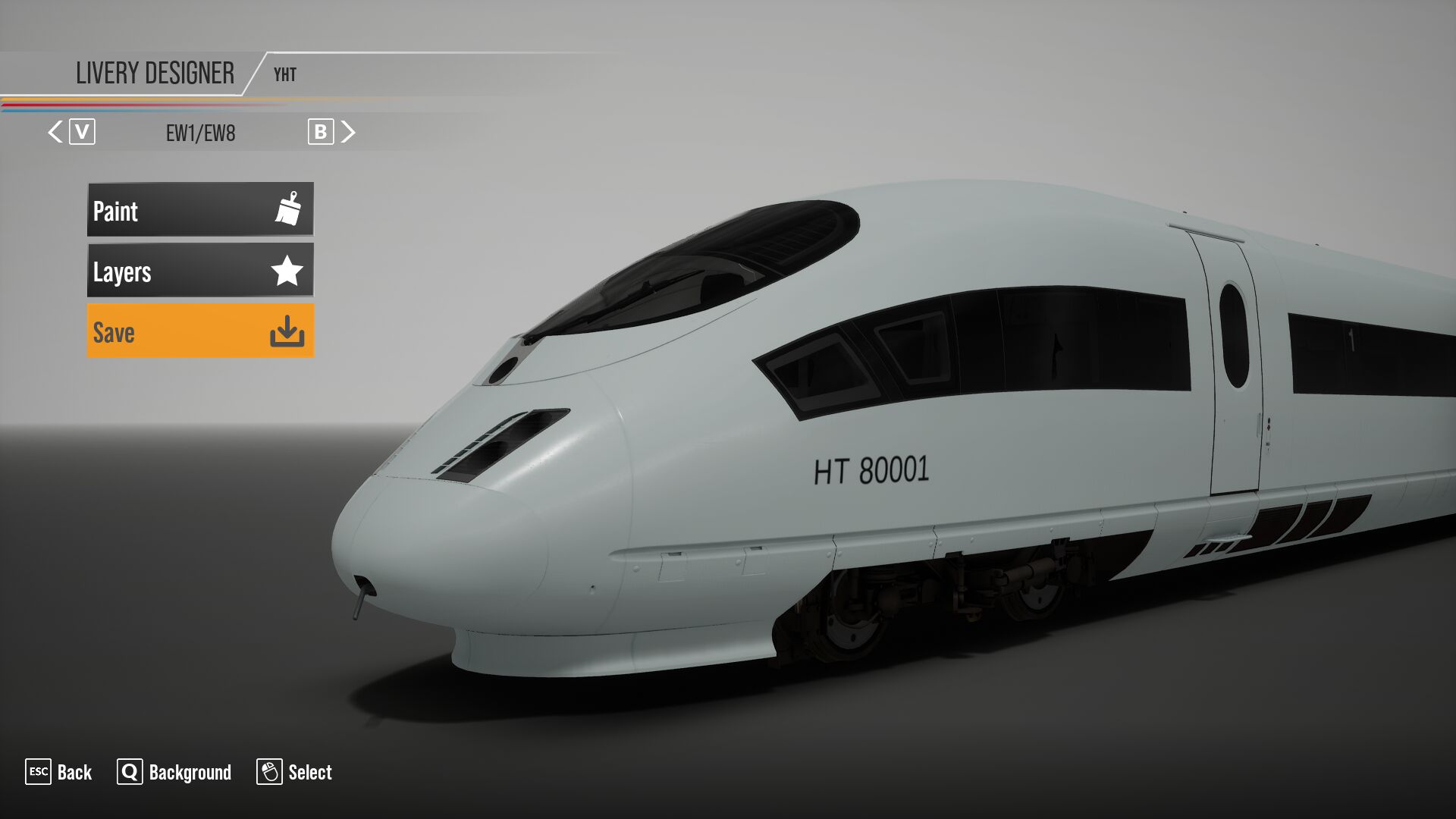Activate the Select action
This screenshot has height=819, width=1456.
pyautogui.click(x=311, y=772)
